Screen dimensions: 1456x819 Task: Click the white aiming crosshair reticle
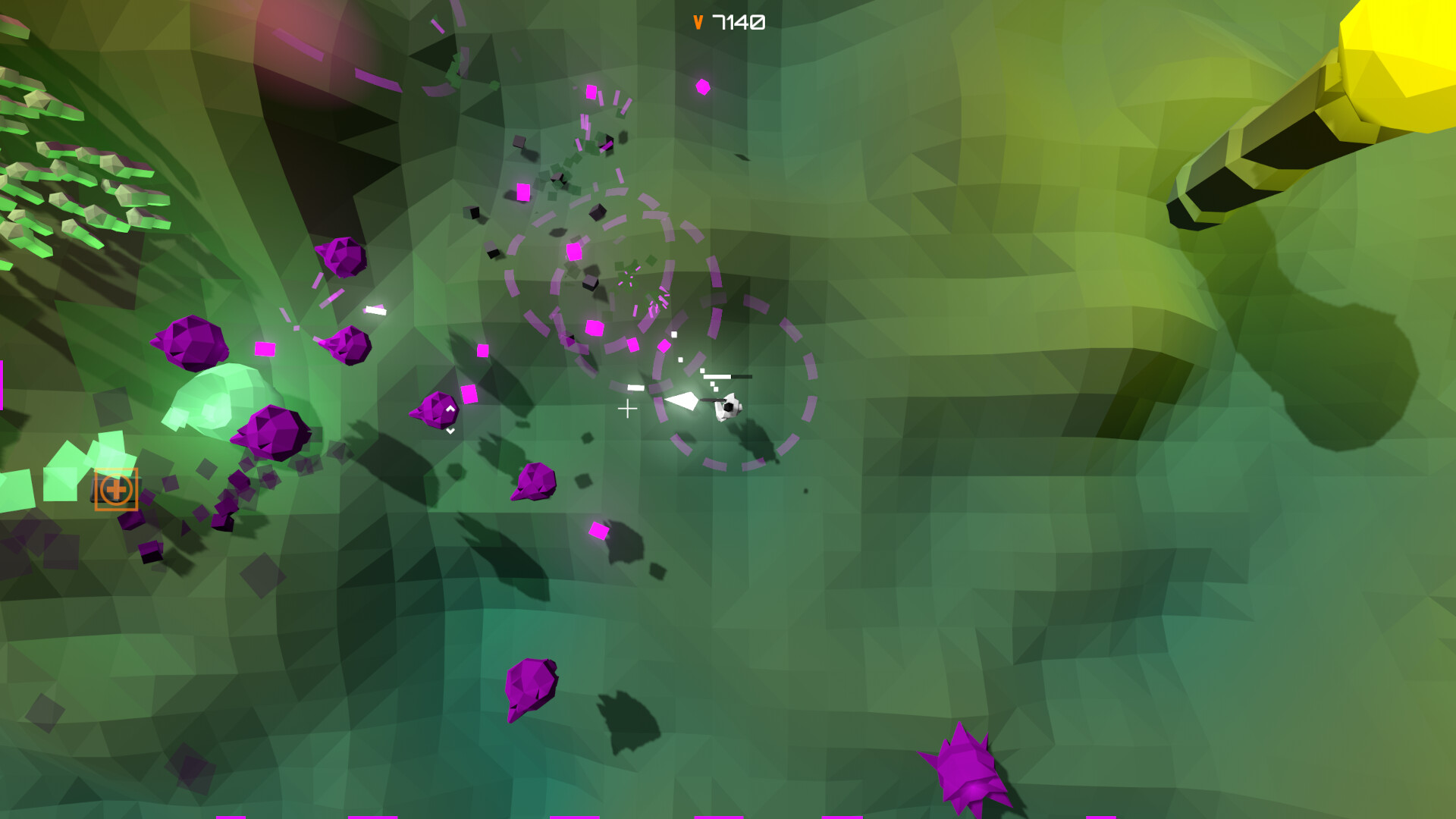627,408
